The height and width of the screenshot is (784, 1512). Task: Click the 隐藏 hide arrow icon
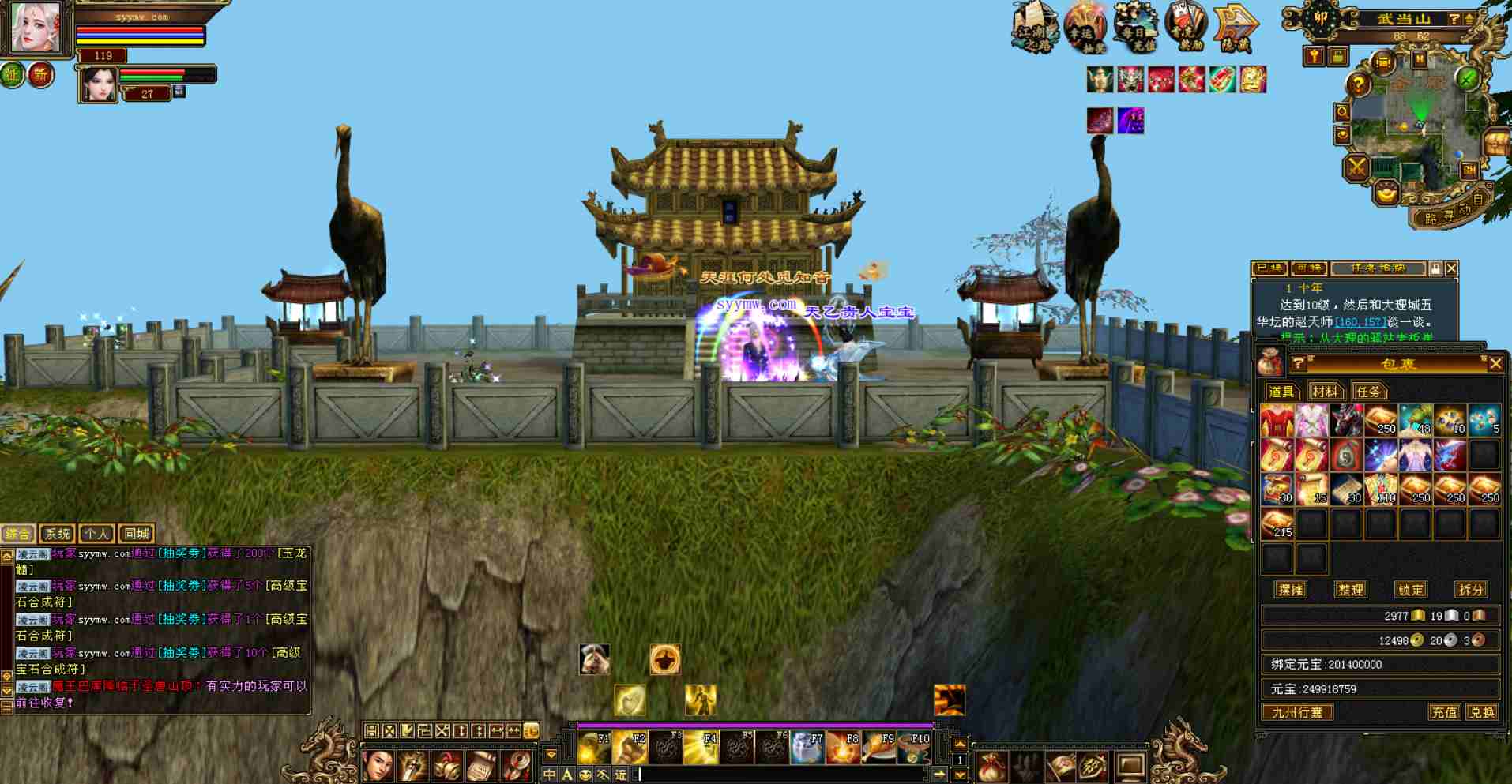tap(1236, 28)
